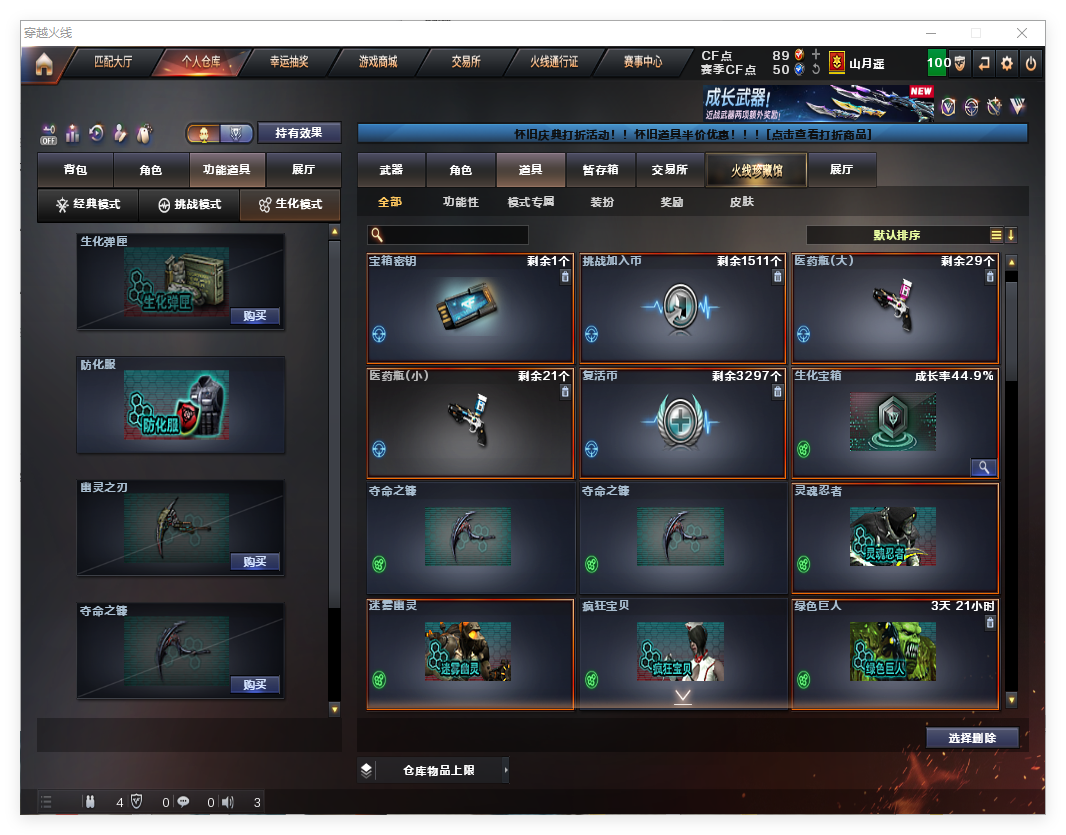The width and height of the screenshot is (1066, 835).
Task: Enter the 游戏商城 game store
Action: tap(378, 62)
